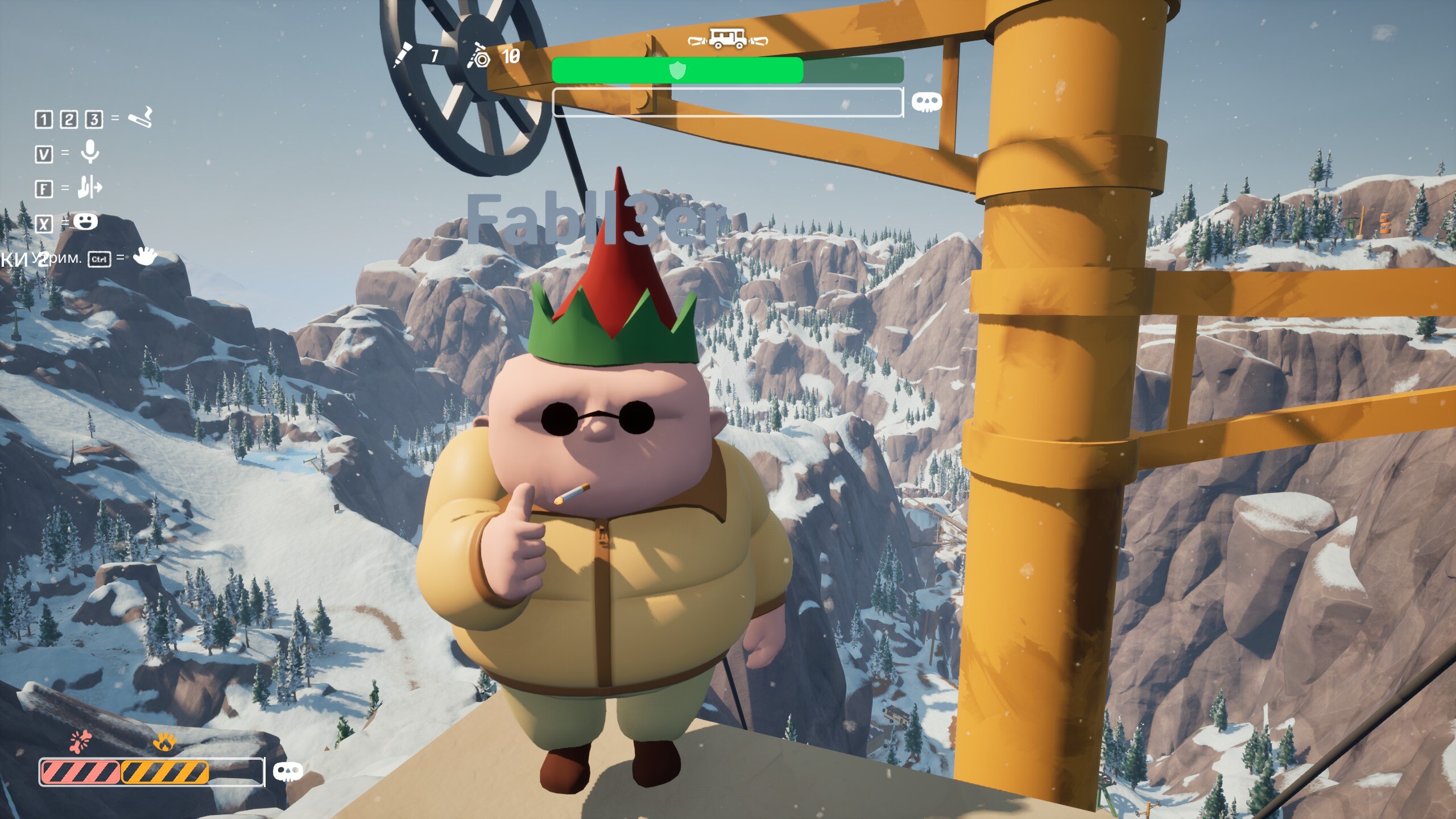Screen dimensions: 1456x819
Task: Toggle the microphone voice chat icon
Action: tap(90, 152)
